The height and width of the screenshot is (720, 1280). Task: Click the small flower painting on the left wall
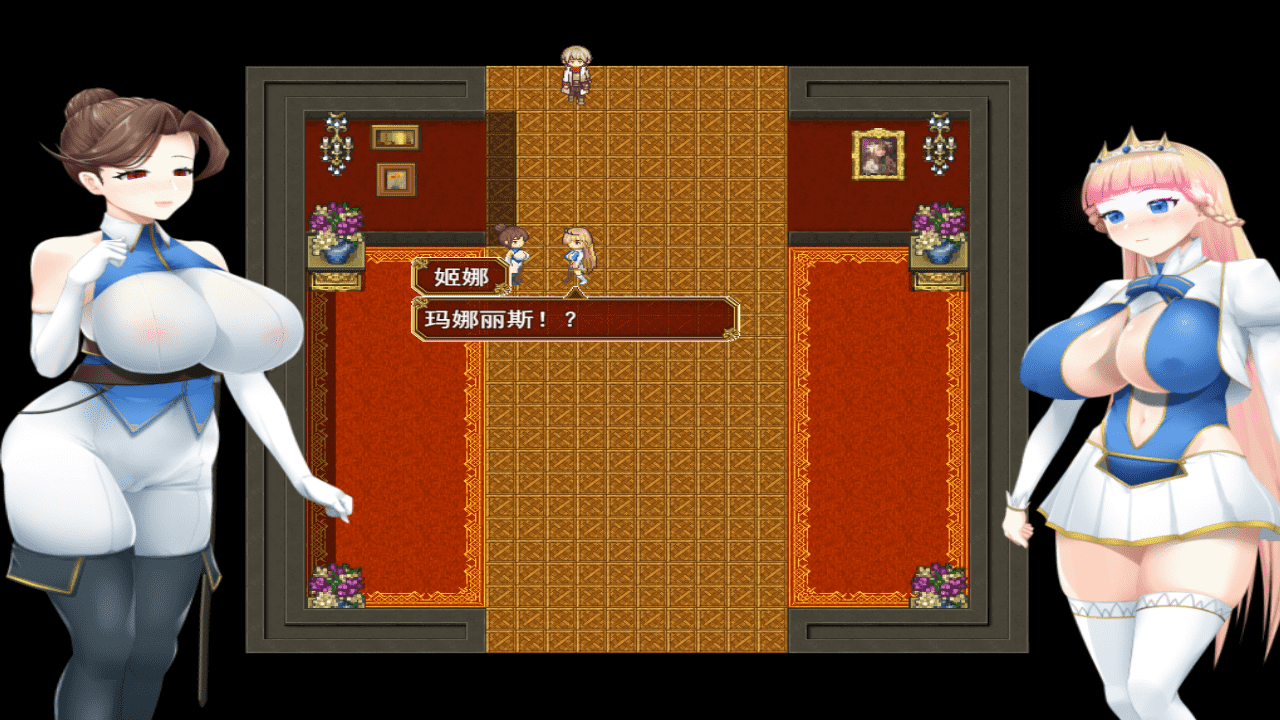pos(394,177)
